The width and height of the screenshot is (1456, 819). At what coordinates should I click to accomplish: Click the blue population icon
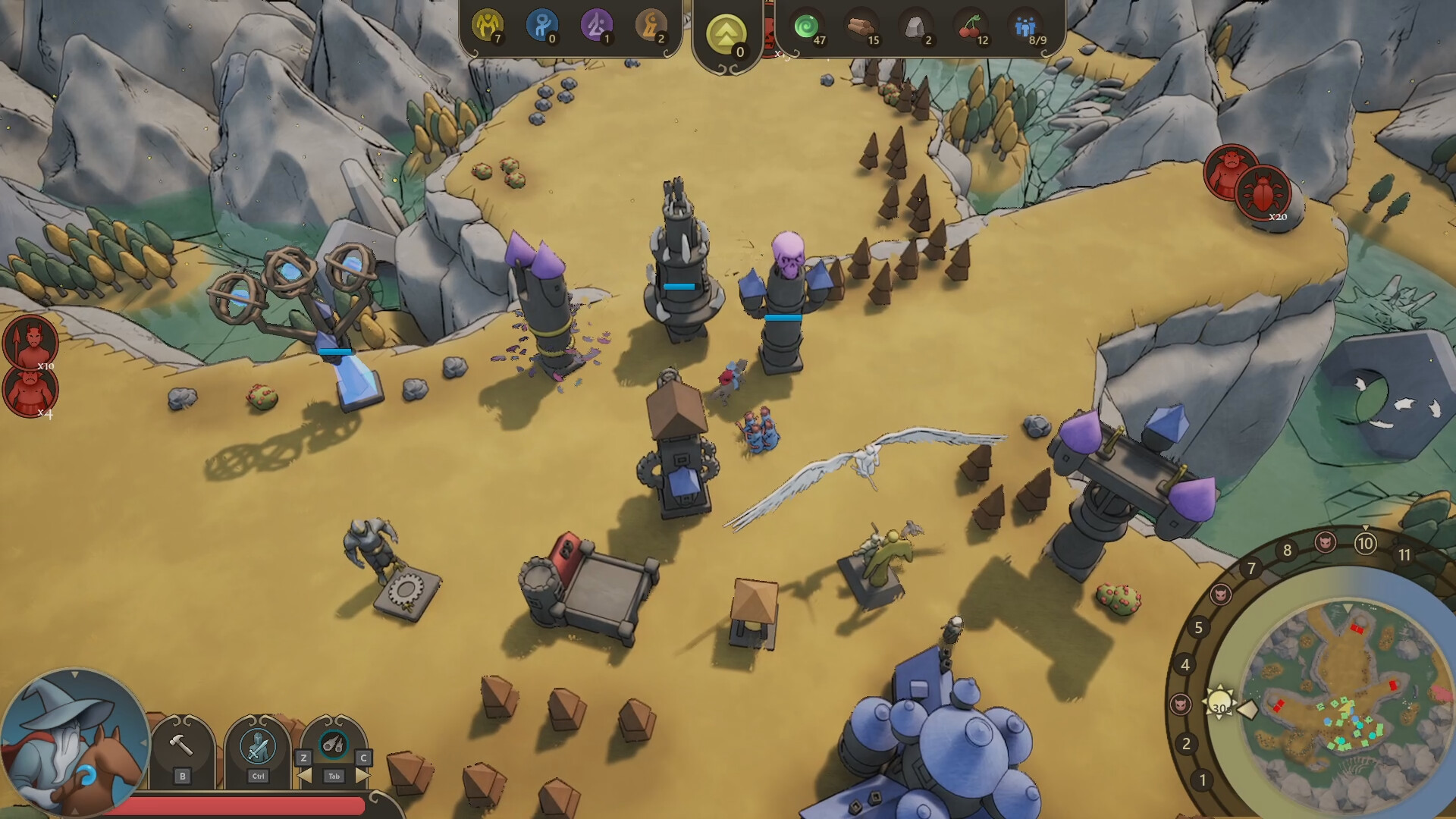click(x=1025, y=27)
